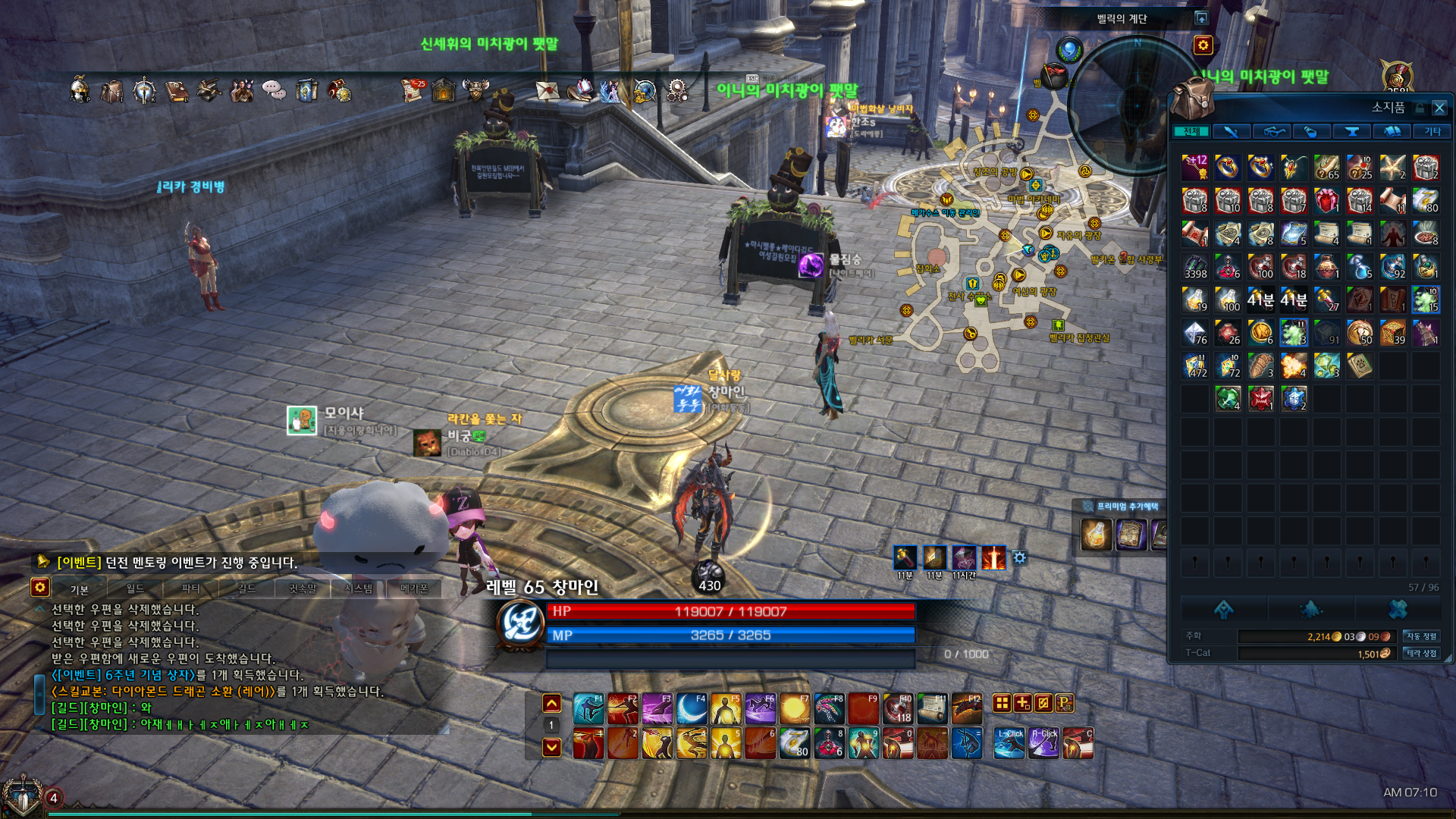Close the 소지품 inventory window
Screen dimensions: 1456x819
click(x=1439, y=108)
